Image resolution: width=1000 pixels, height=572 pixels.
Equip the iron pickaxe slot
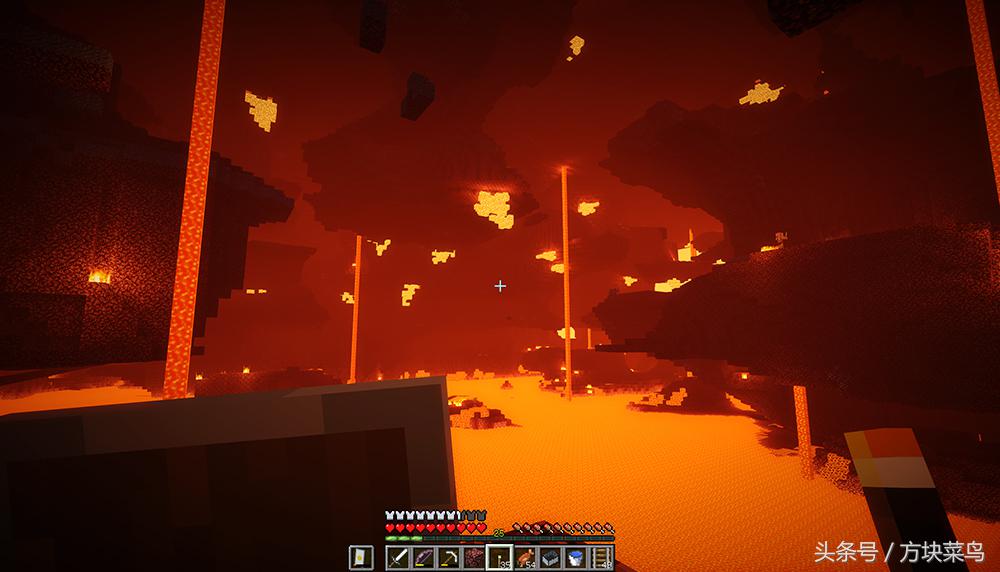448,557
